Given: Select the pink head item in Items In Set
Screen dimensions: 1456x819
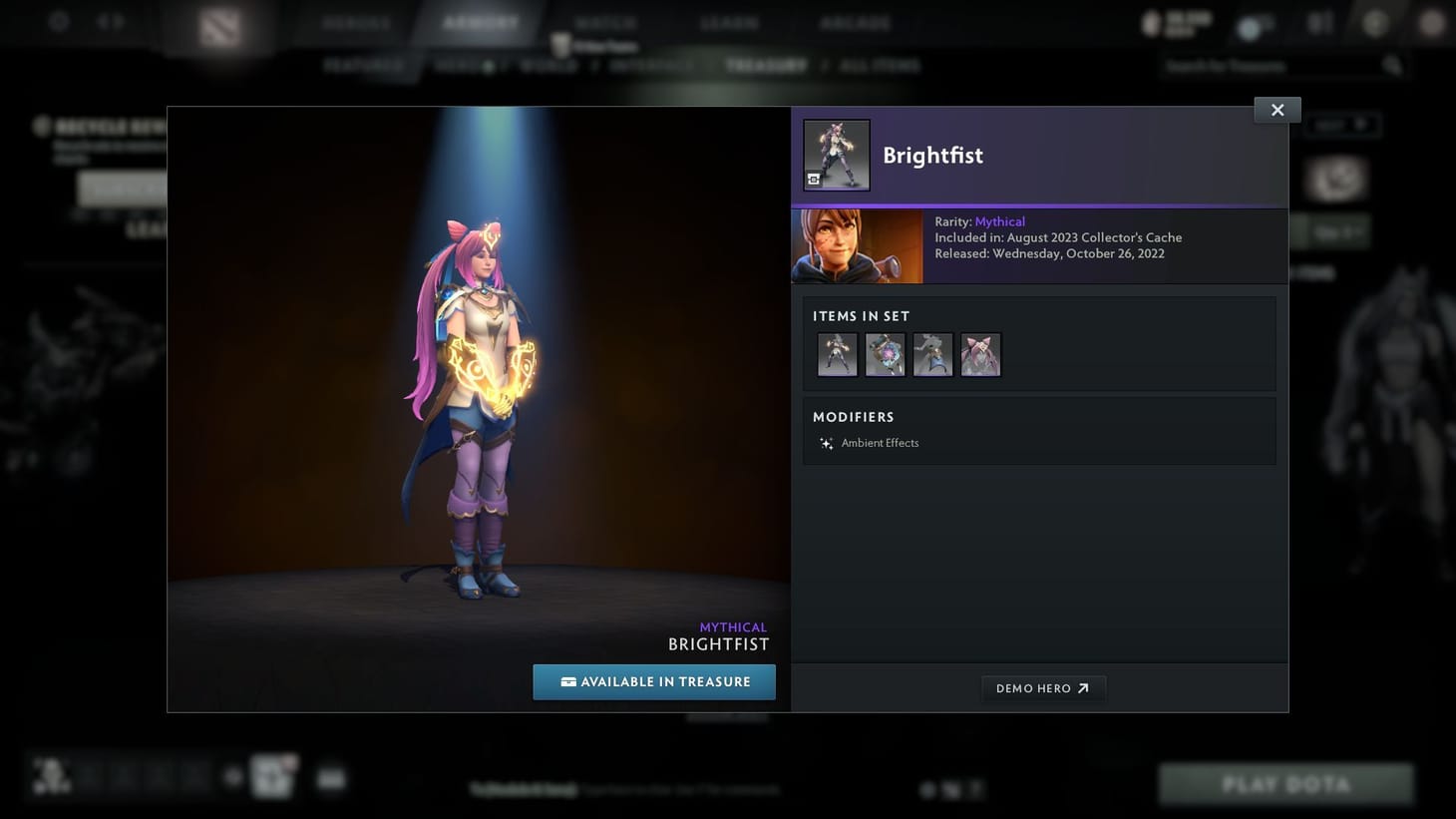Looking at the screenshot, I should (x=980, y=354).
